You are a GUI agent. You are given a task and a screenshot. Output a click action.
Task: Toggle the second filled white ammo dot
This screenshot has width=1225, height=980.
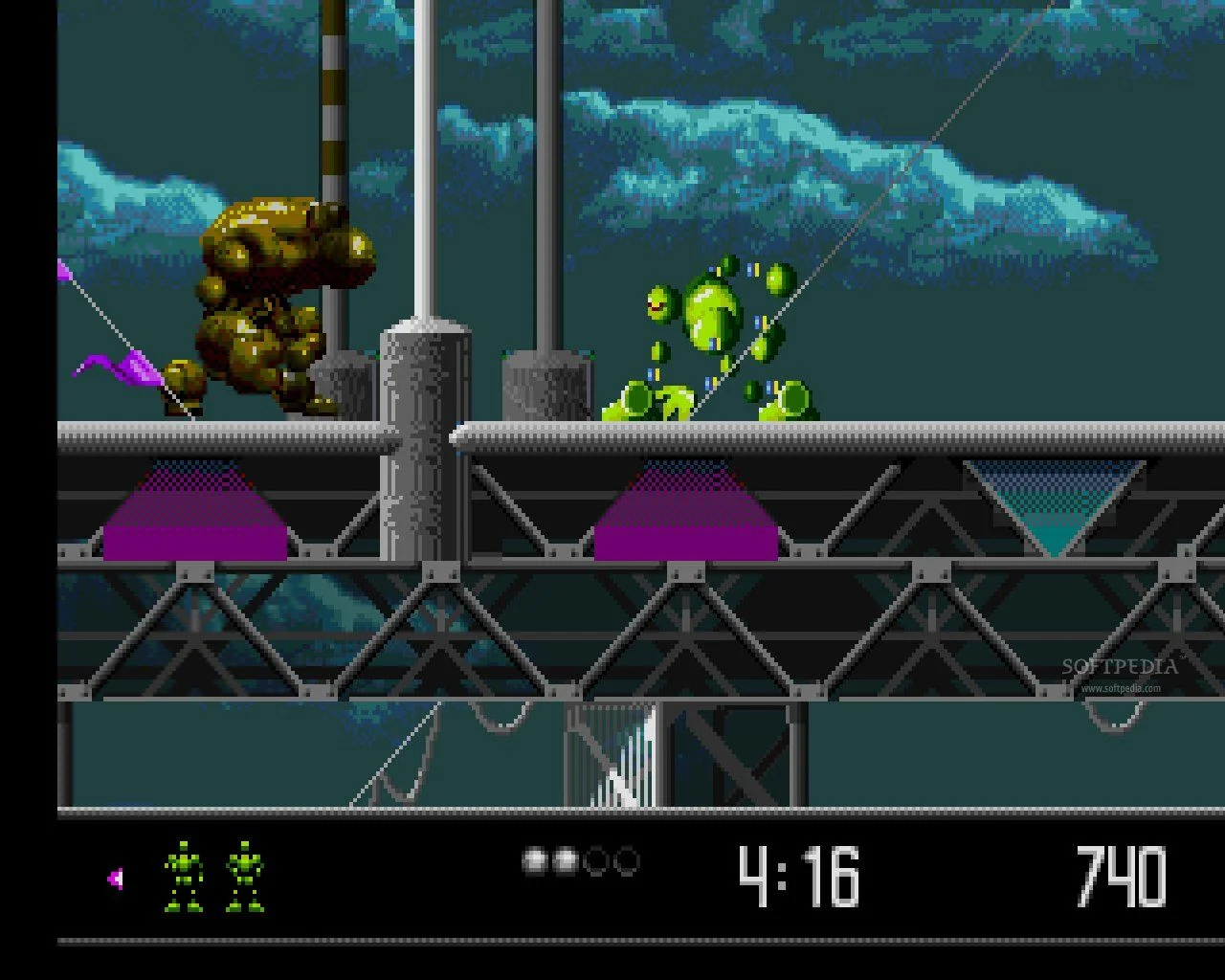[566, 860]
